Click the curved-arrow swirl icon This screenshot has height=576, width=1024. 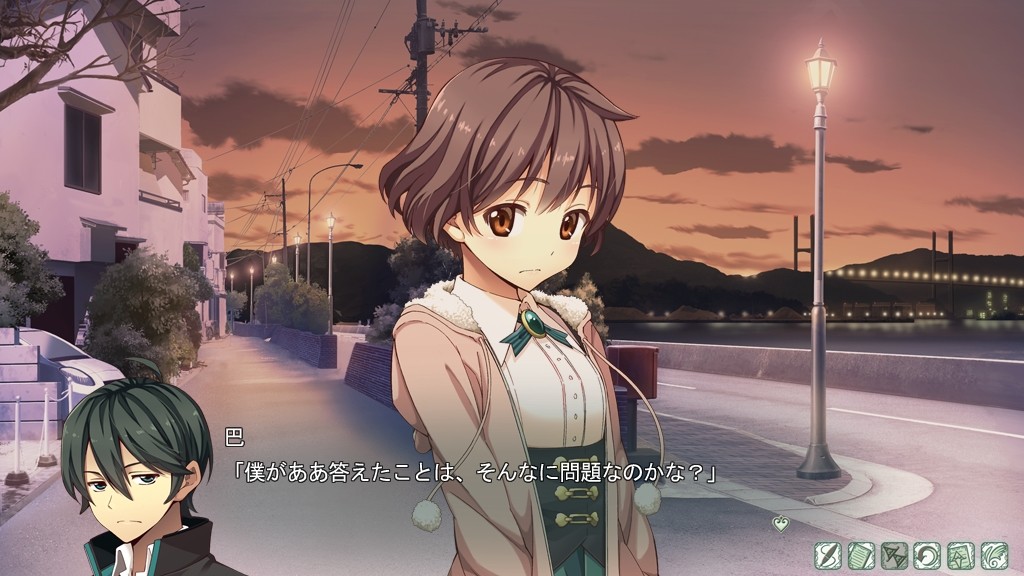927,555
